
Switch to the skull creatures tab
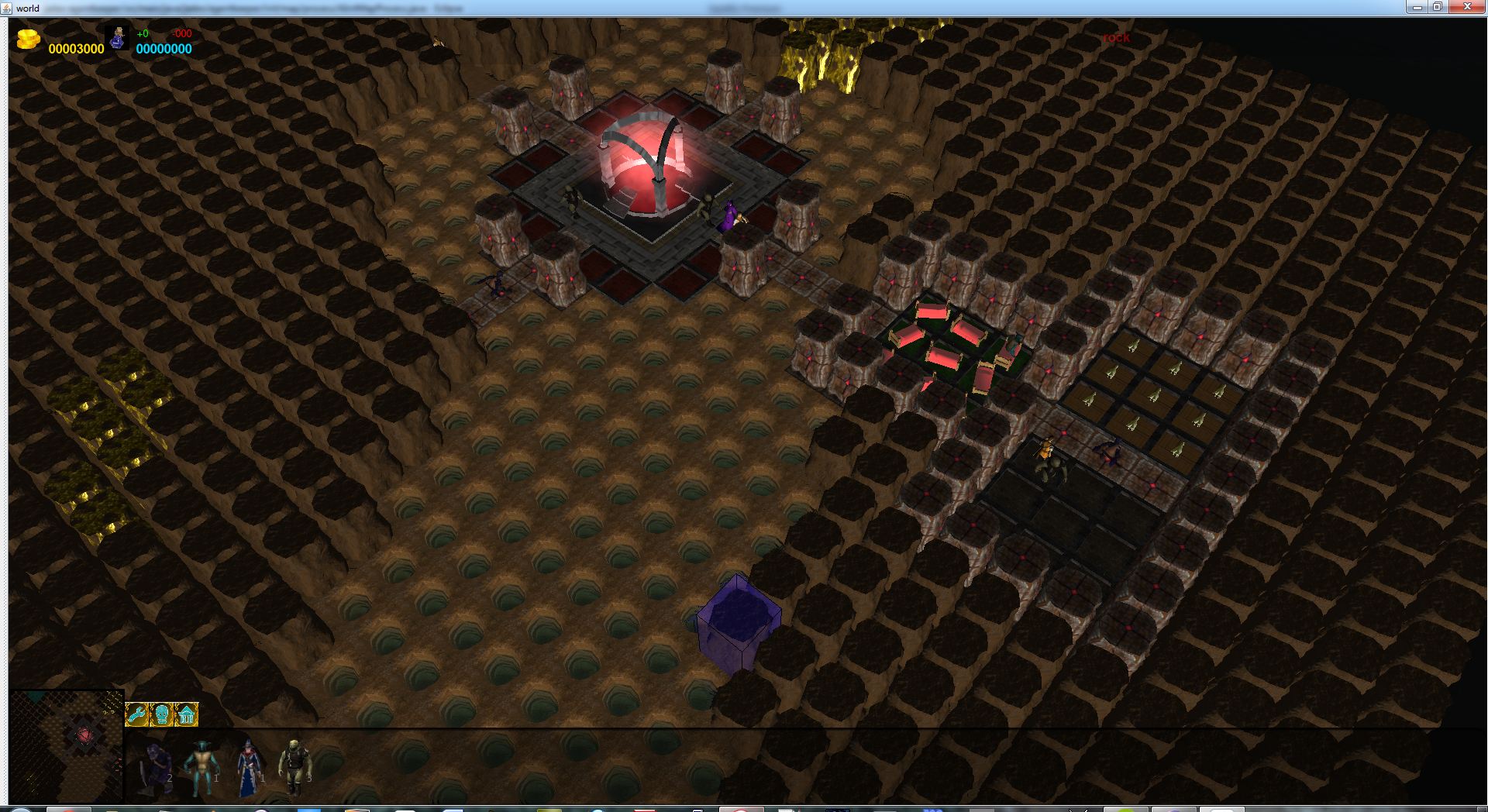coord(161,714)
